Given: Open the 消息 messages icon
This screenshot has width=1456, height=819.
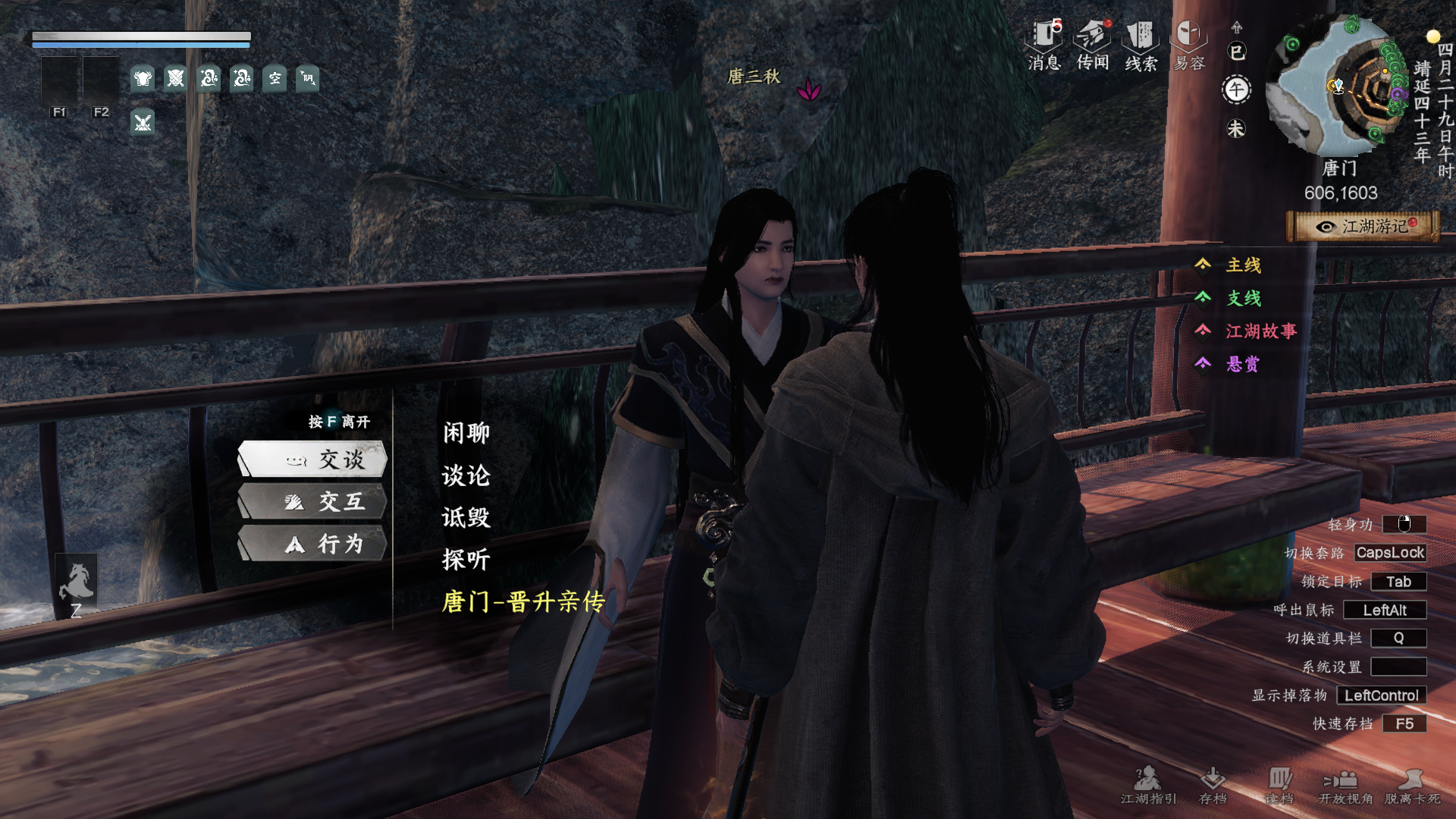Looking at the screenshot, I should tap(1044, 45).
